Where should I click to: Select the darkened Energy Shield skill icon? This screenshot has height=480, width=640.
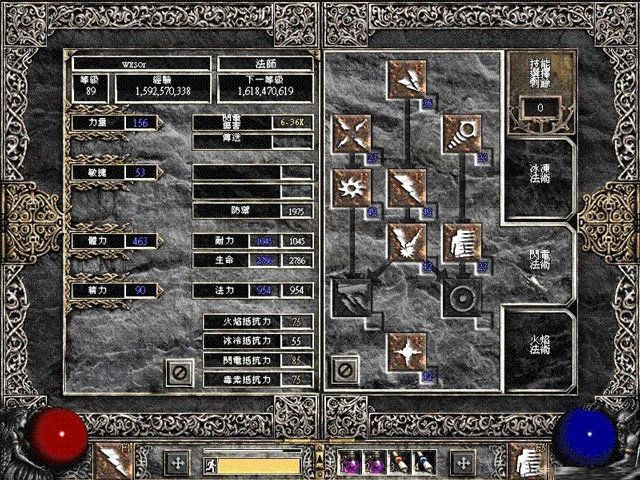pyautogui.click(x=462, y=297)
